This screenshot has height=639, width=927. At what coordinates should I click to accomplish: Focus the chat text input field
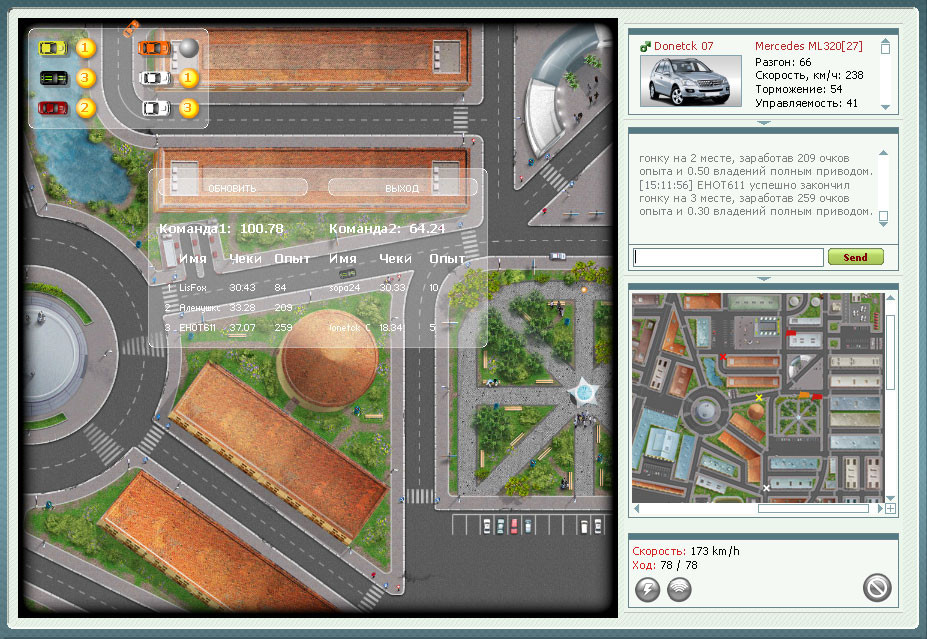point(728,257)
